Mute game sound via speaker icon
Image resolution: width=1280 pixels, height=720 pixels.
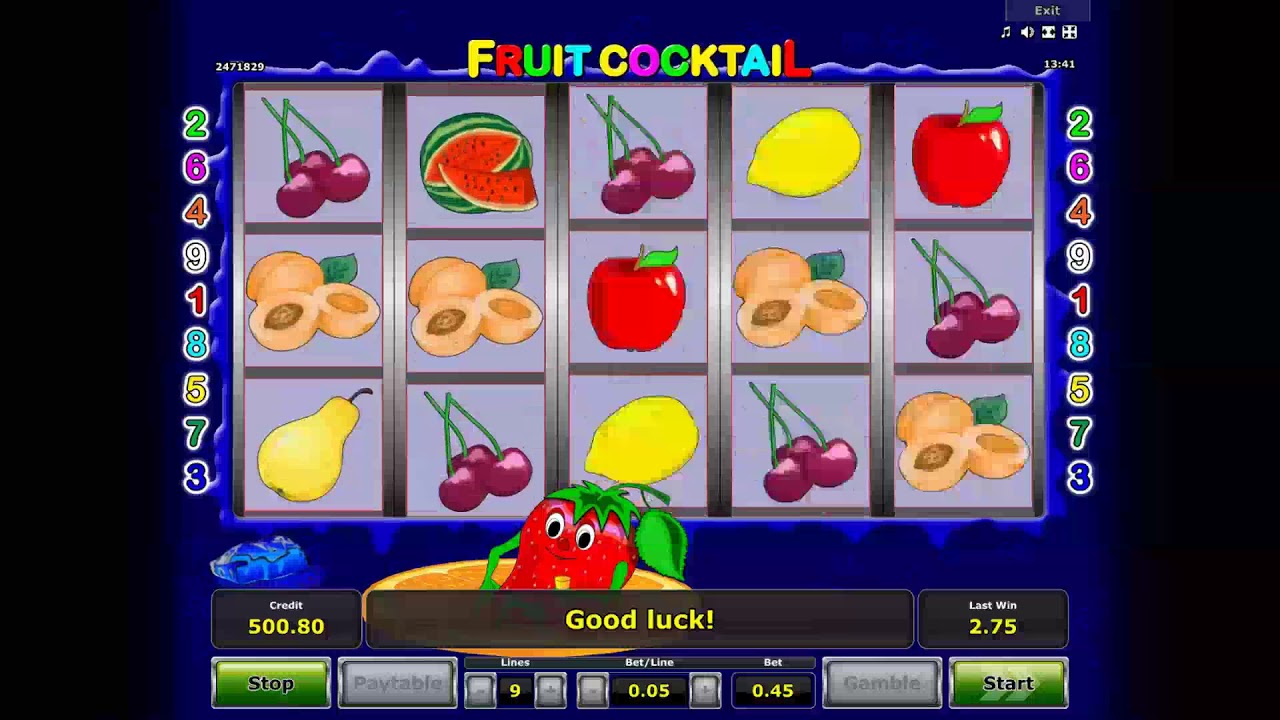click(x=1027, y=32)
